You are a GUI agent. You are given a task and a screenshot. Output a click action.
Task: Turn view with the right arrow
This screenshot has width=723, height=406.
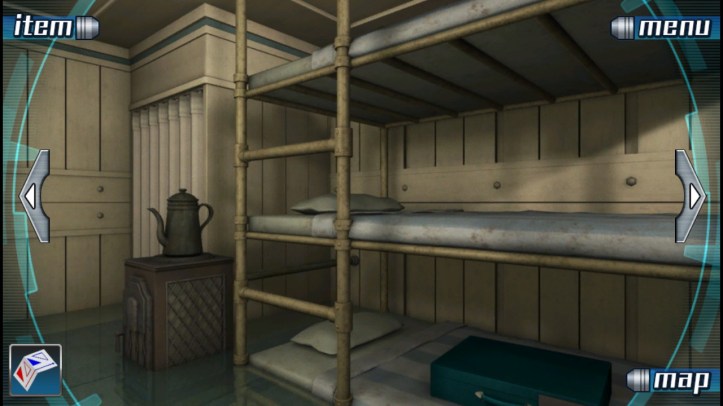pos(691,196)
